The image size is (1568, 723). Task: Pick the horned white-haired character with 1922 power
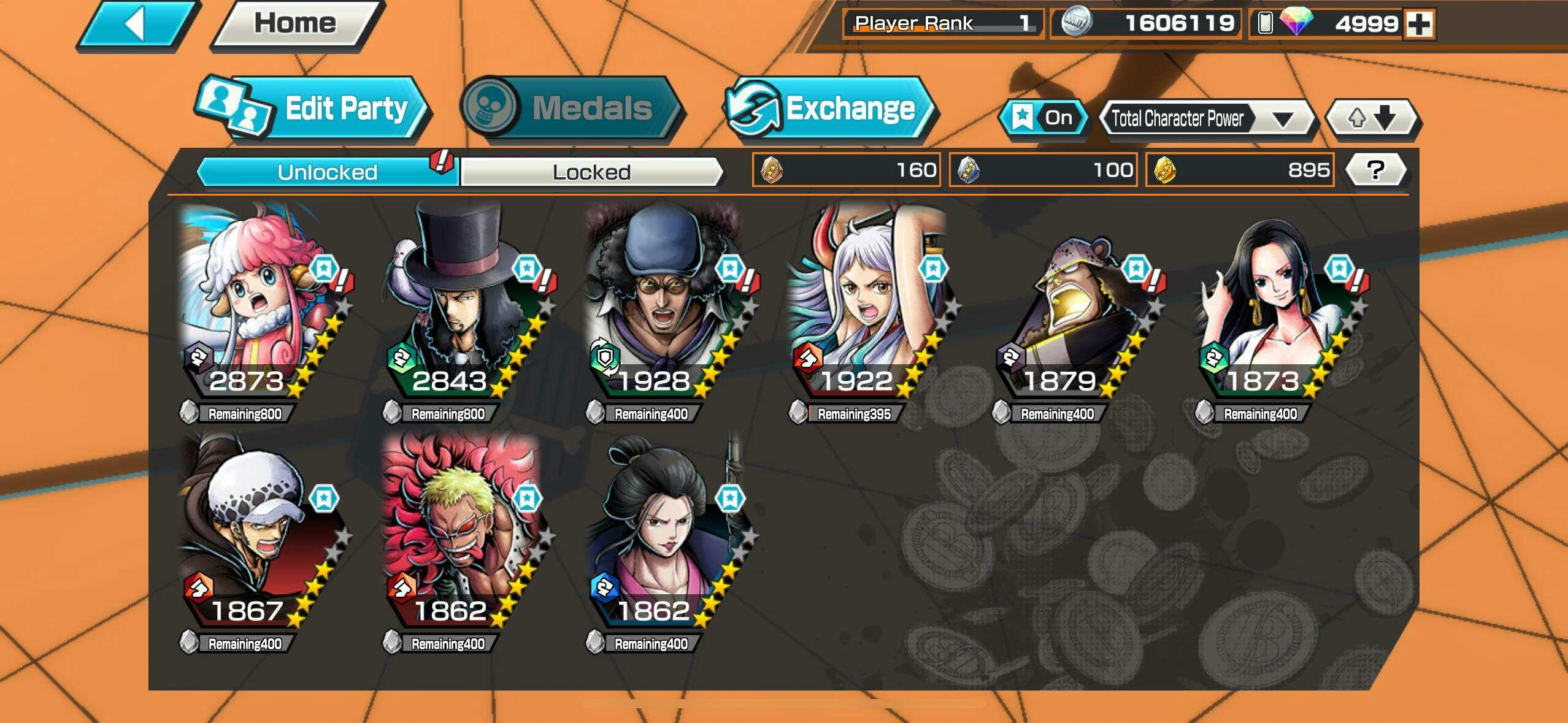tap(864, 307)
